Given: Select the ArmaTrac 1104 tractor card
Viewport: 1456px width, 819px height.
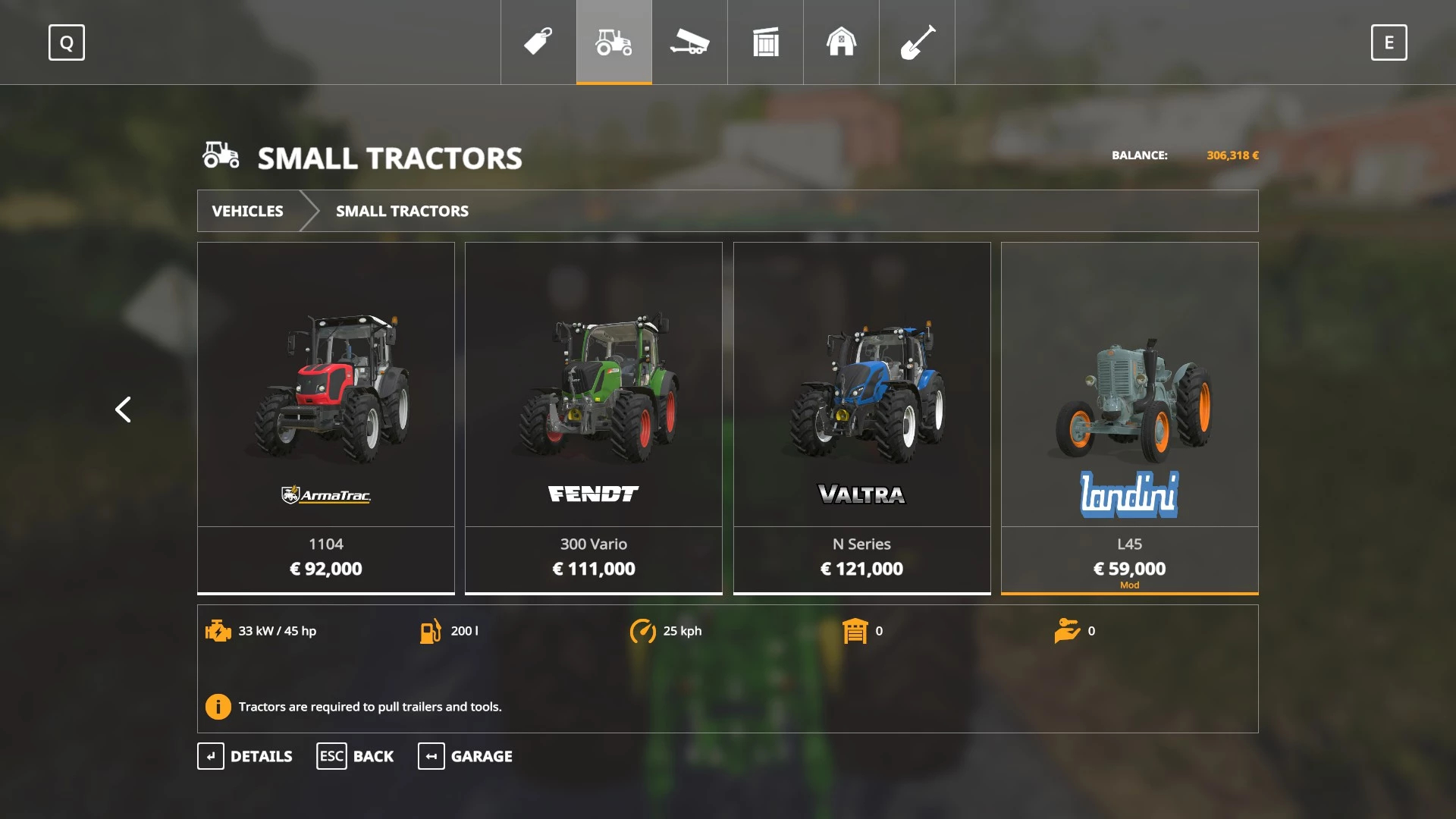Looking at the screenshot, I should point(326,417).
